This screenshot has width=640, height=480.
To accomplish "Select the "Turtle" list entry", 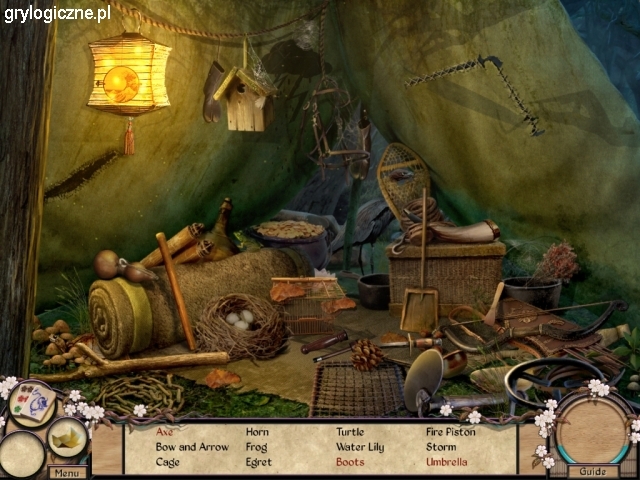I will pyautogui.click(x=350, y=432).
